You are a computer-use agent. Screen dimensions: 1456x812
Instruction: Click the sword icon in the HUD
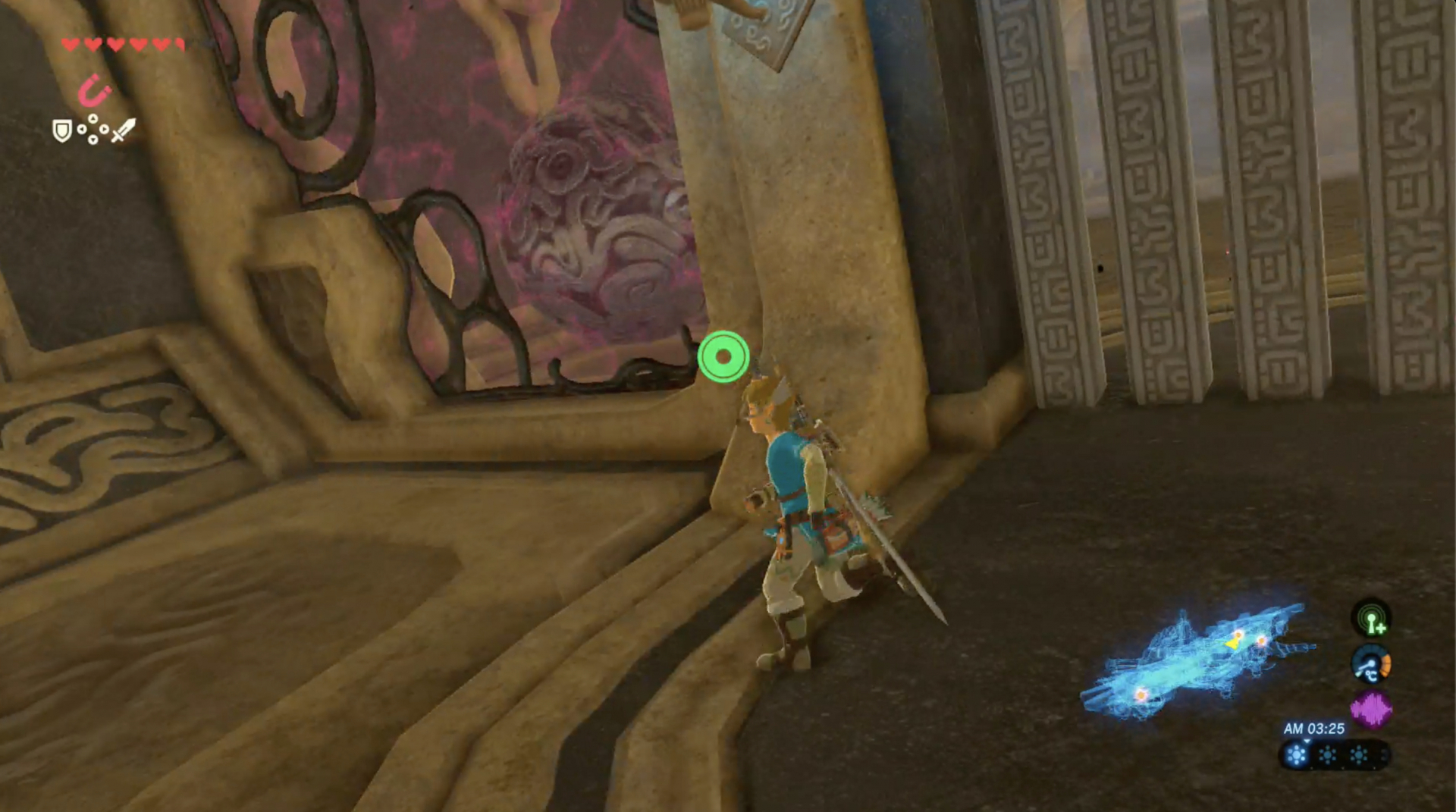point(123,129)
